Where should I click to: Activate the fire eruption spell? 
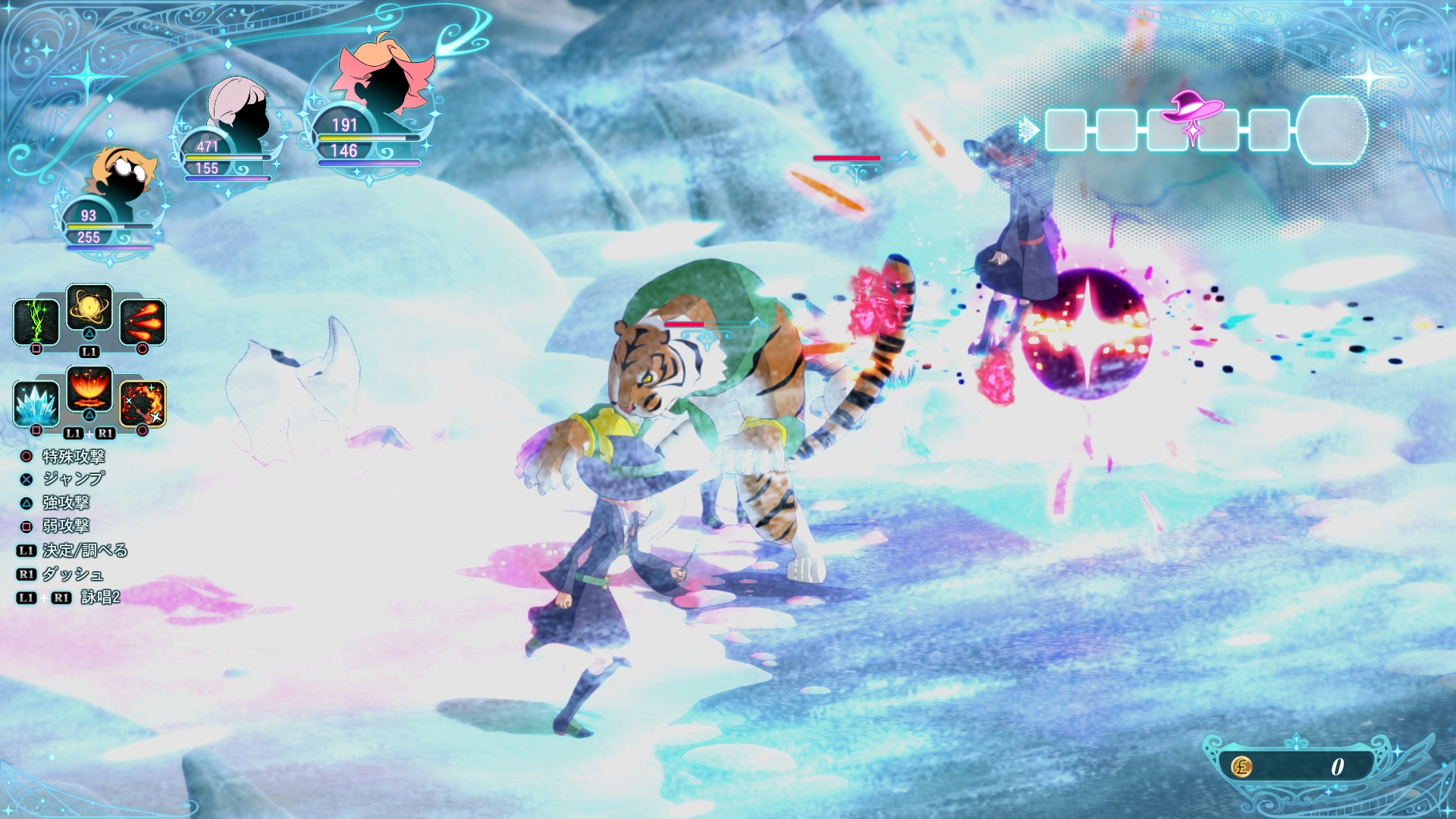(x=89, y=388)
